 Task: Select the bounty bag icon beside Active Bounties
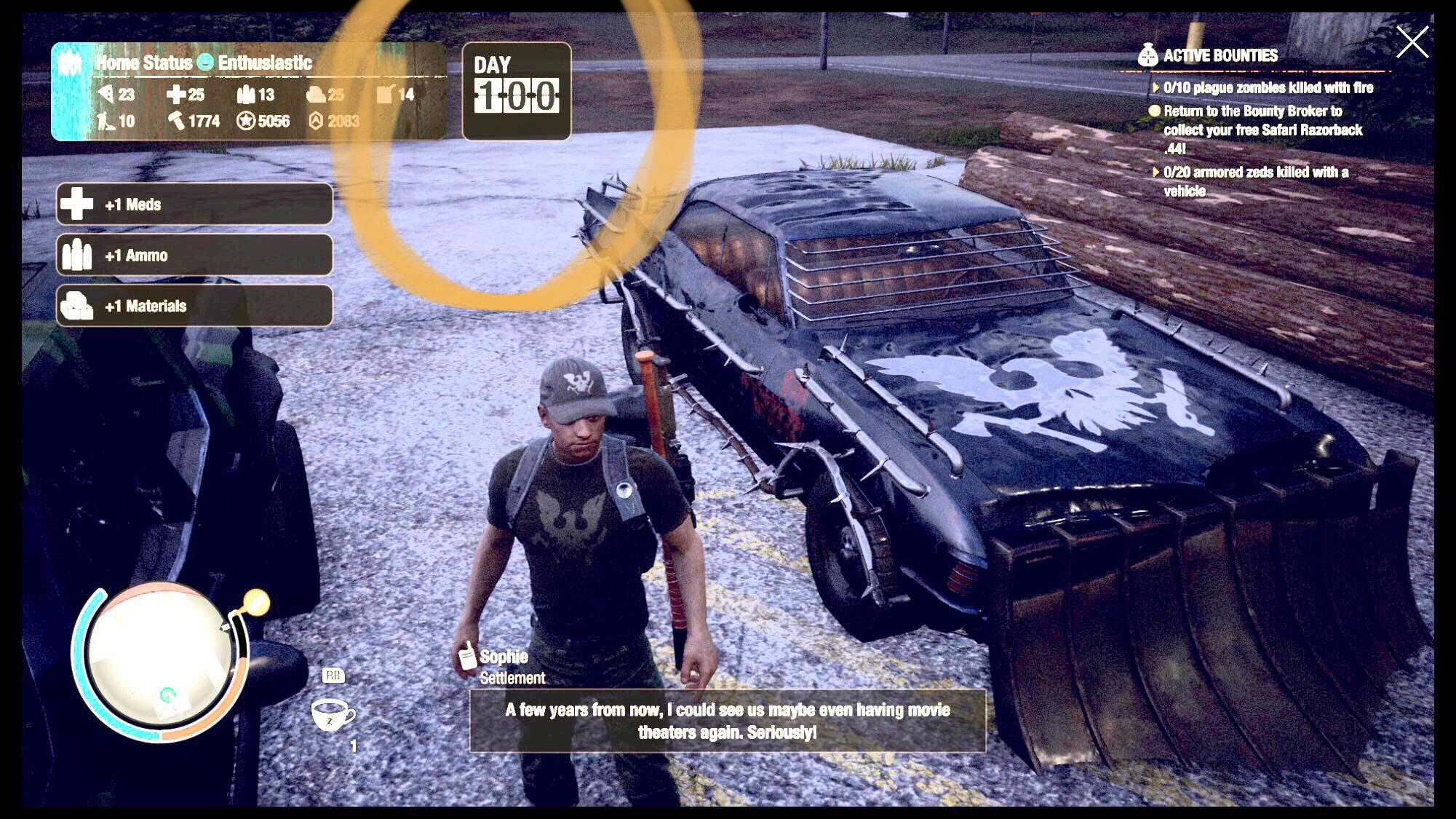(x=1147, y=55)
